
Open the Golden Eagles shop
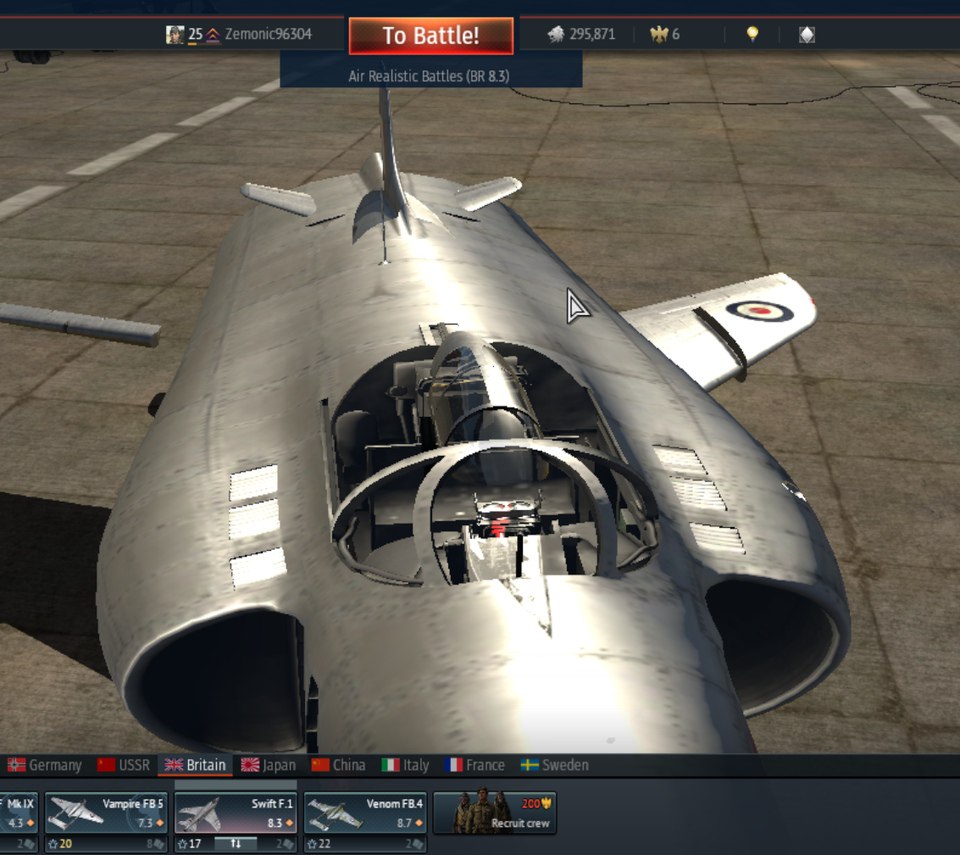[665, 34]
